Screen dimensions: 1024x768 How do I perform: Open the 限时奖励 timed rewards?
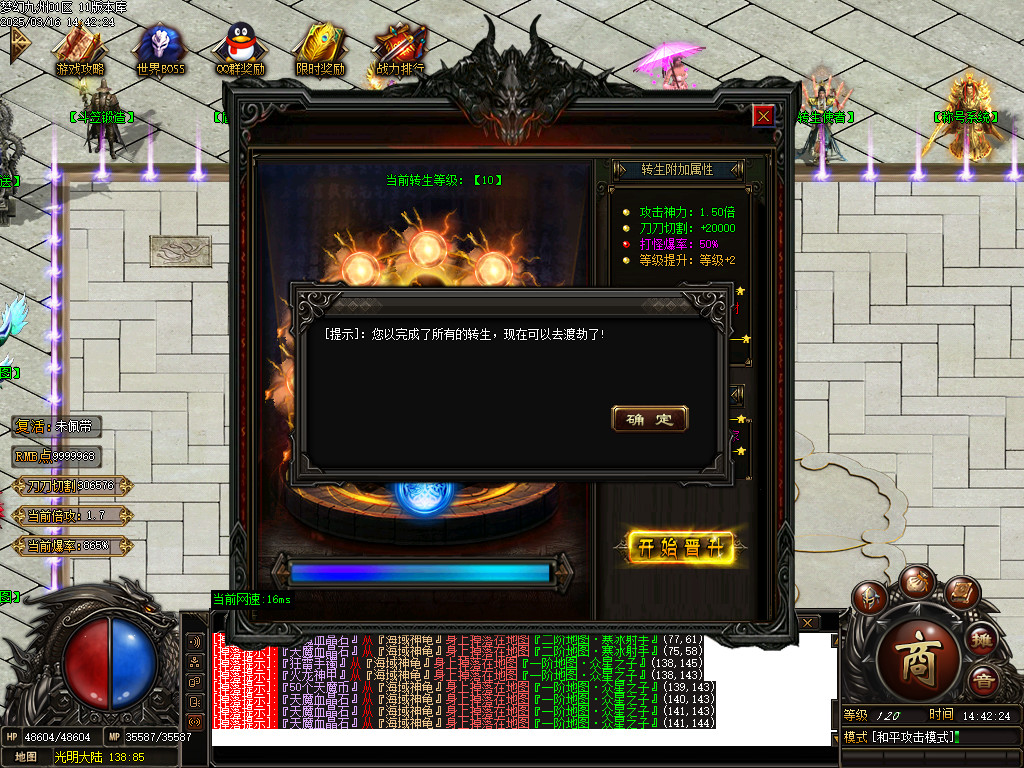(x=320, y=50)
